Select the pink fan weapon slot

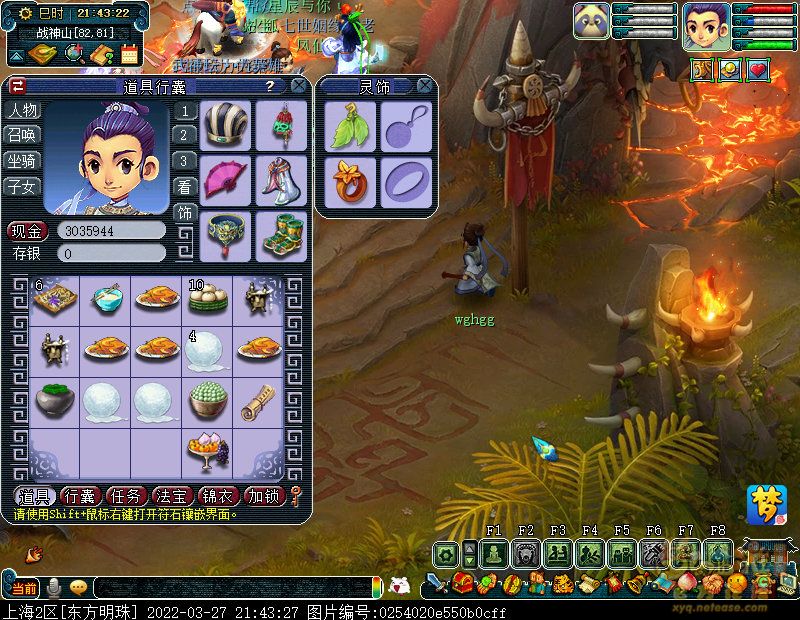226,180
